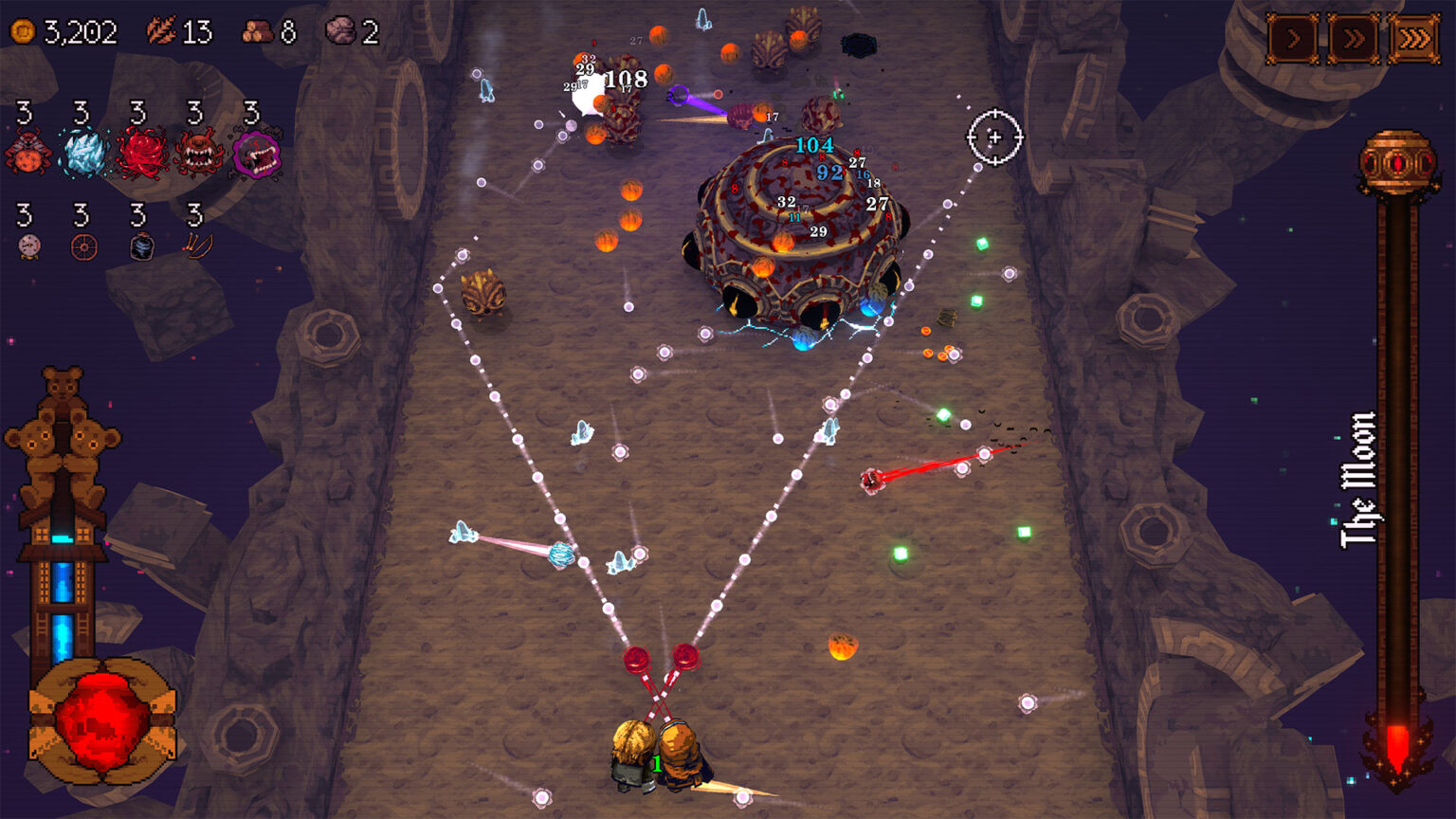Image resolution: width=1456 pixels, height=819 pixels.
Task: Activate the spiked wheel item
Action: click(85, 248)
